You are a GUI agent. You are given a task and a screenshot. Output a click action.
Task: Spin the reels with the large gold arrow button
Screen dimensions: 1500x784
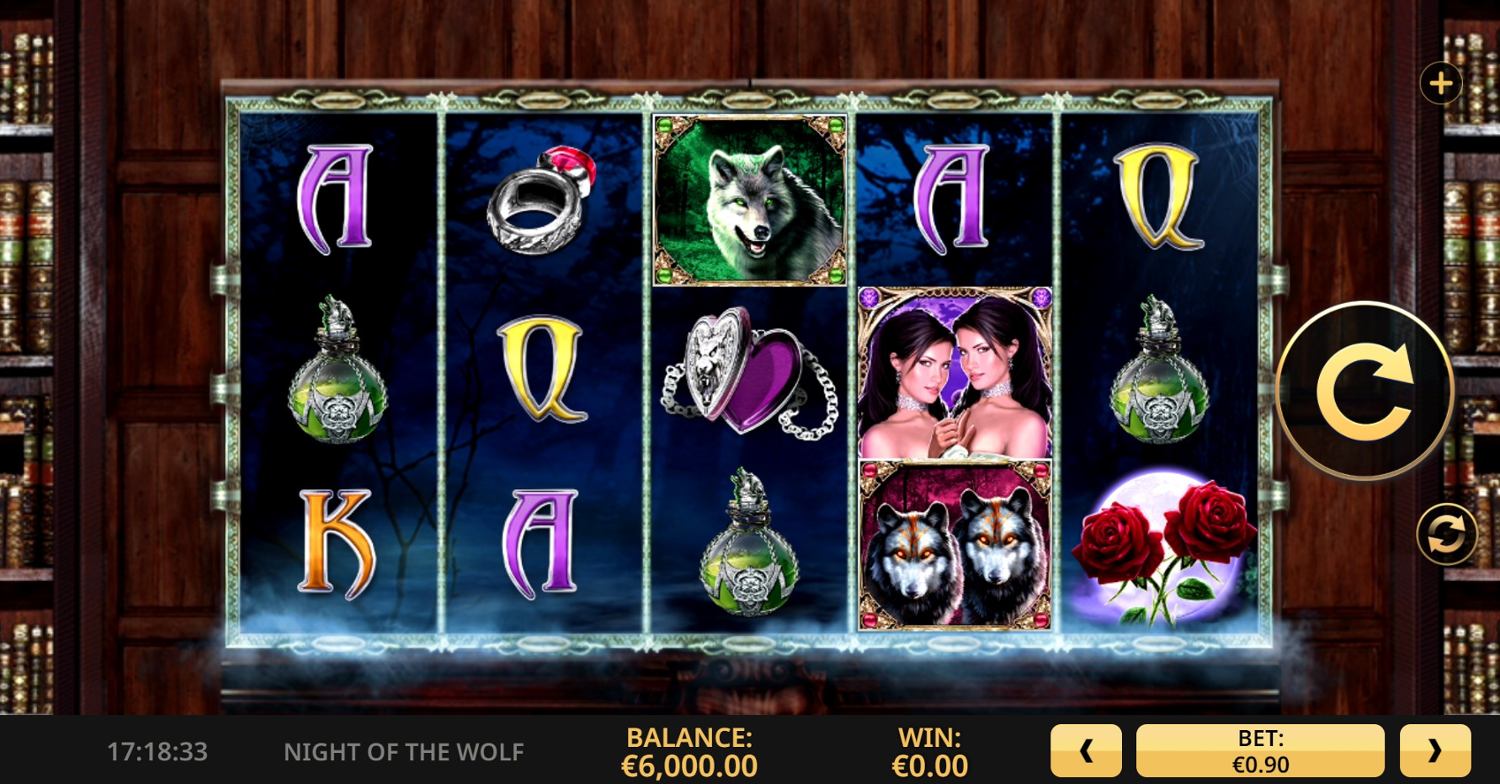coord(1364,391)
